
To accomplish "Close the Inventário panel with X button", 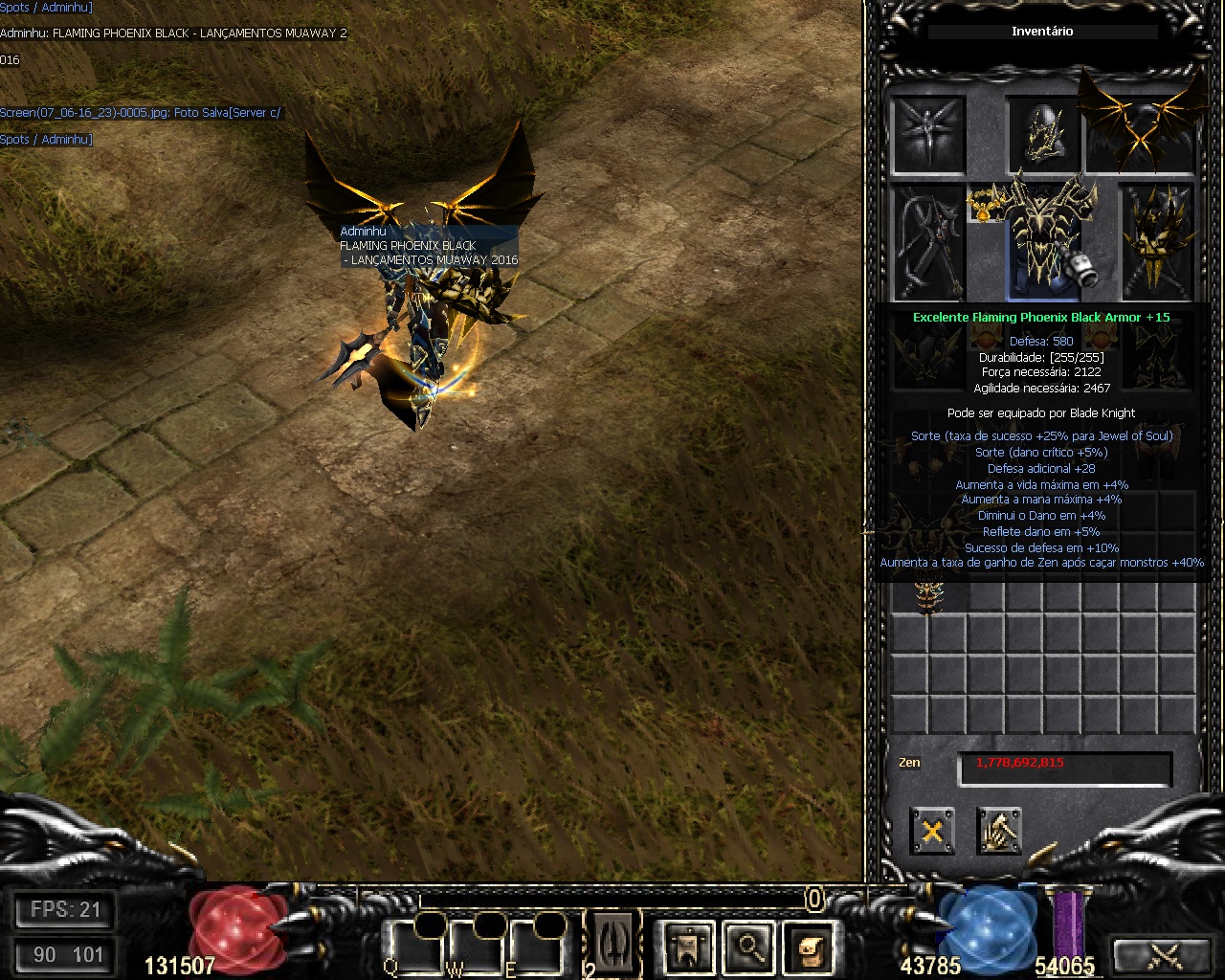I will point(932,831).
